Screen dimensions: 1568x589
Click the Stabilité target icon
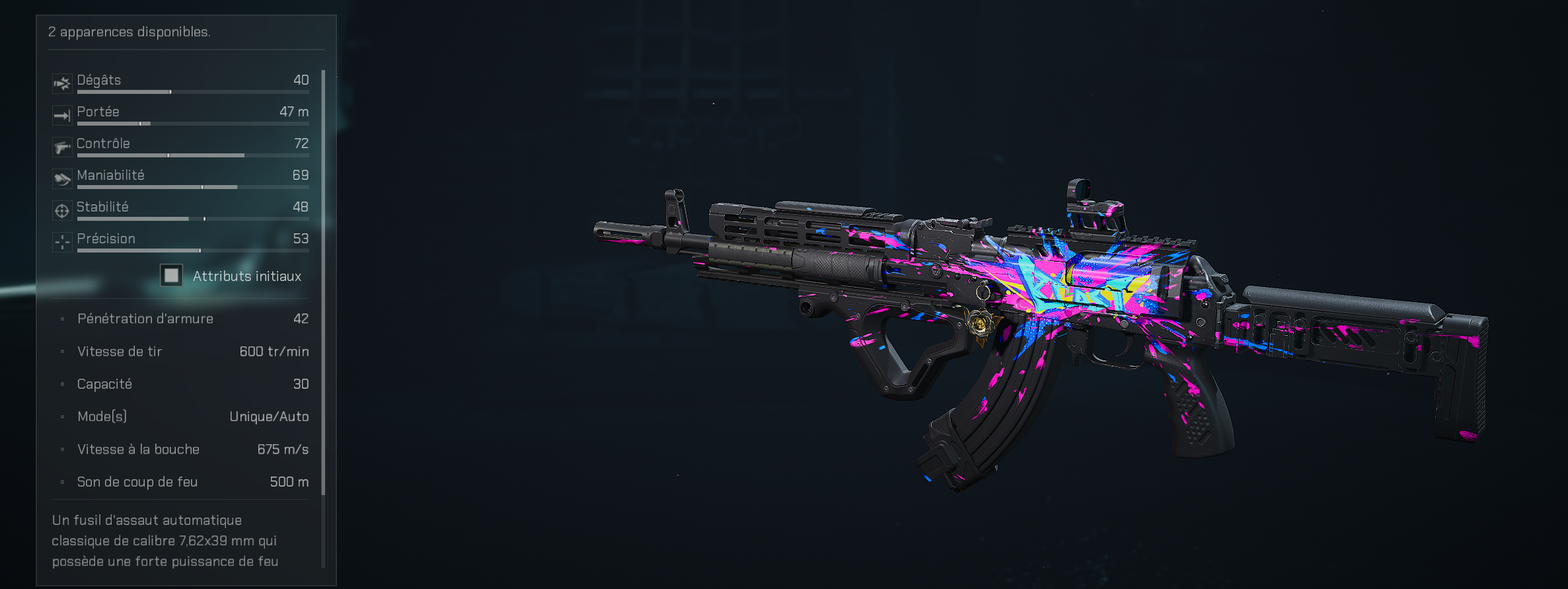(x=62, y=210)
